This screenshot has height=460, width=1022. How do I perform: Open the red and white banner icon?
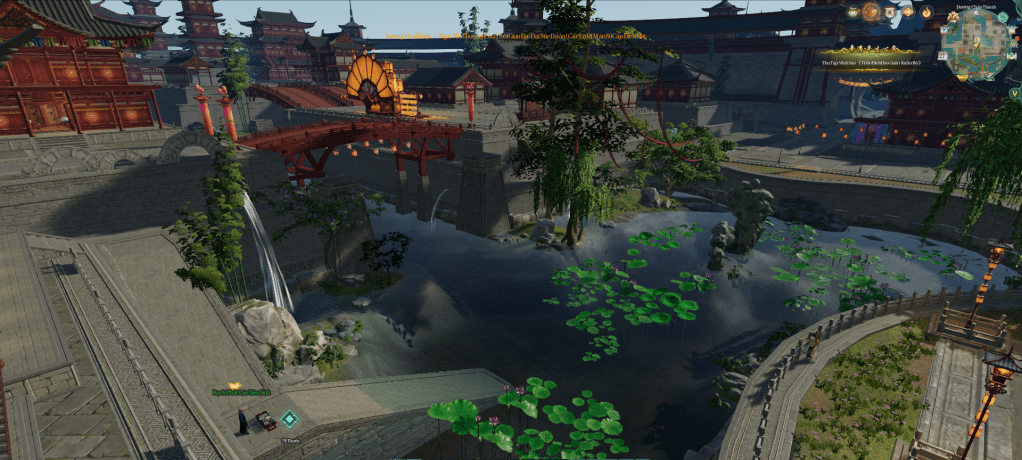889,12
